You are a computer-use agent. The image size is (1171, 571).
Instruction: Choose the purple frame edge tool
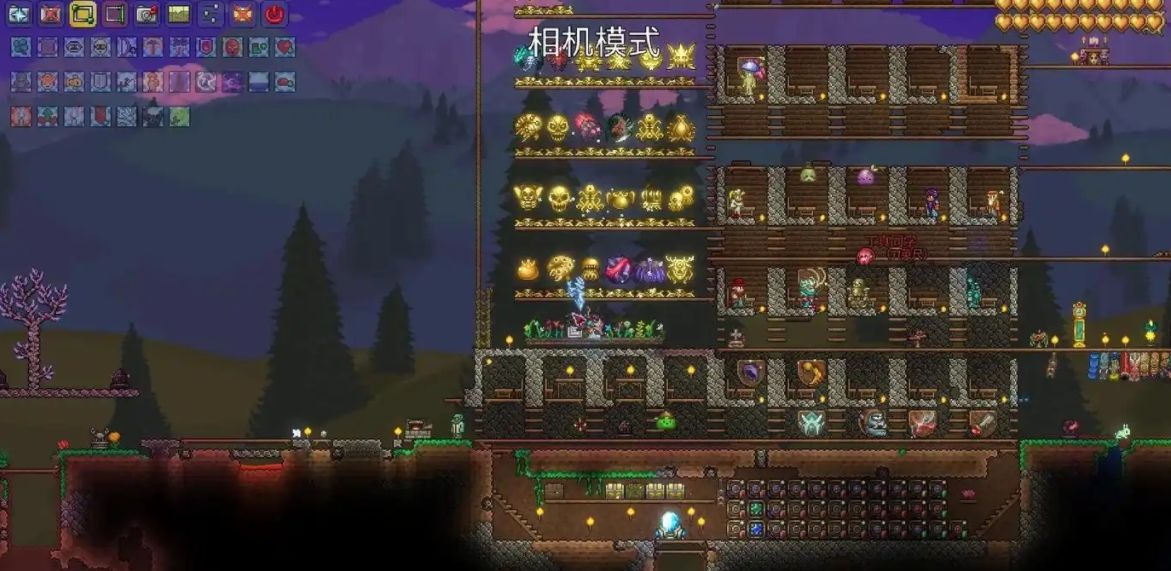115,14
